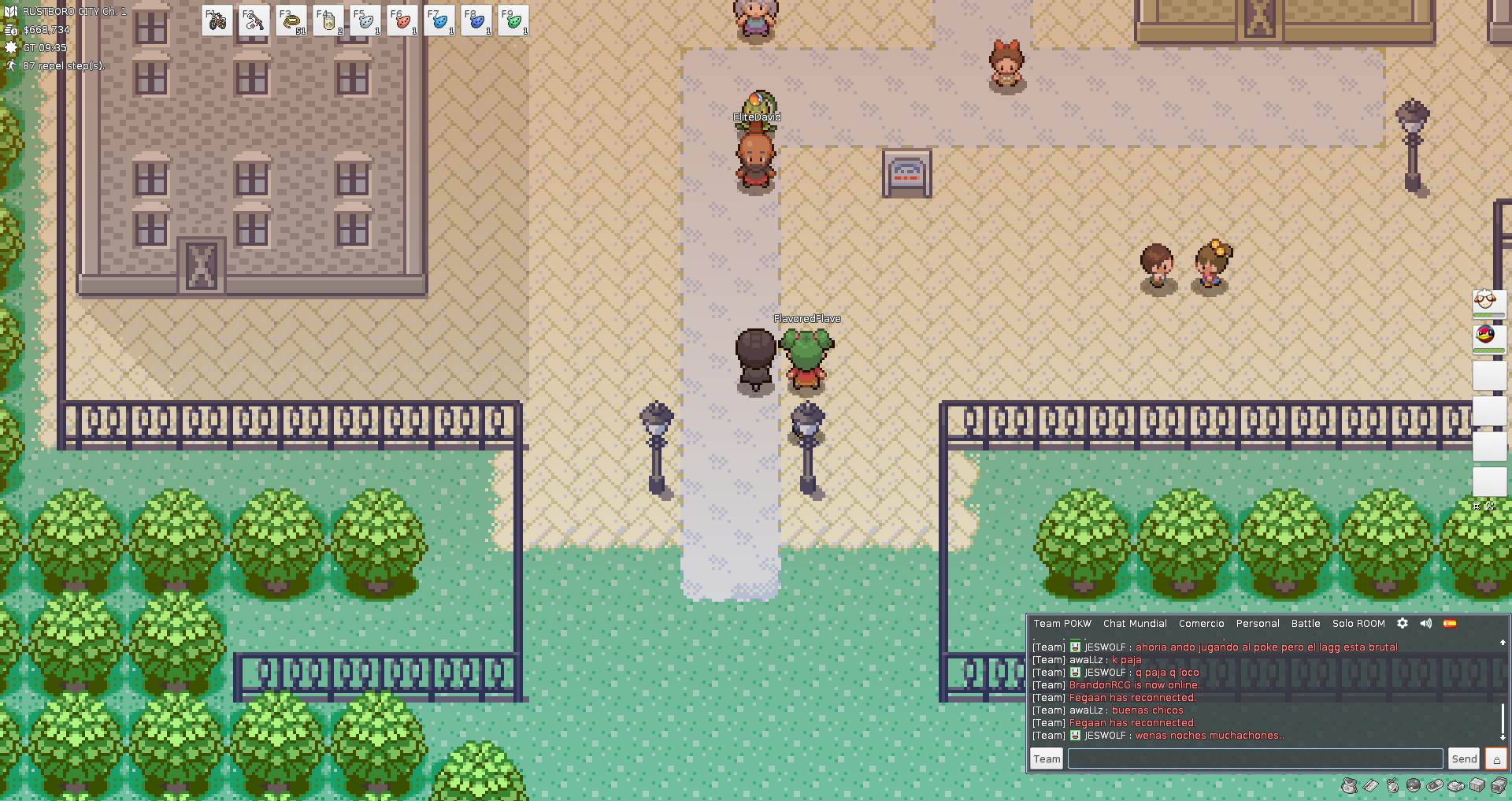Screen dimensions: 1512x801
Task: Select the fishing rod in slot F2
Action: pos(254,21)
